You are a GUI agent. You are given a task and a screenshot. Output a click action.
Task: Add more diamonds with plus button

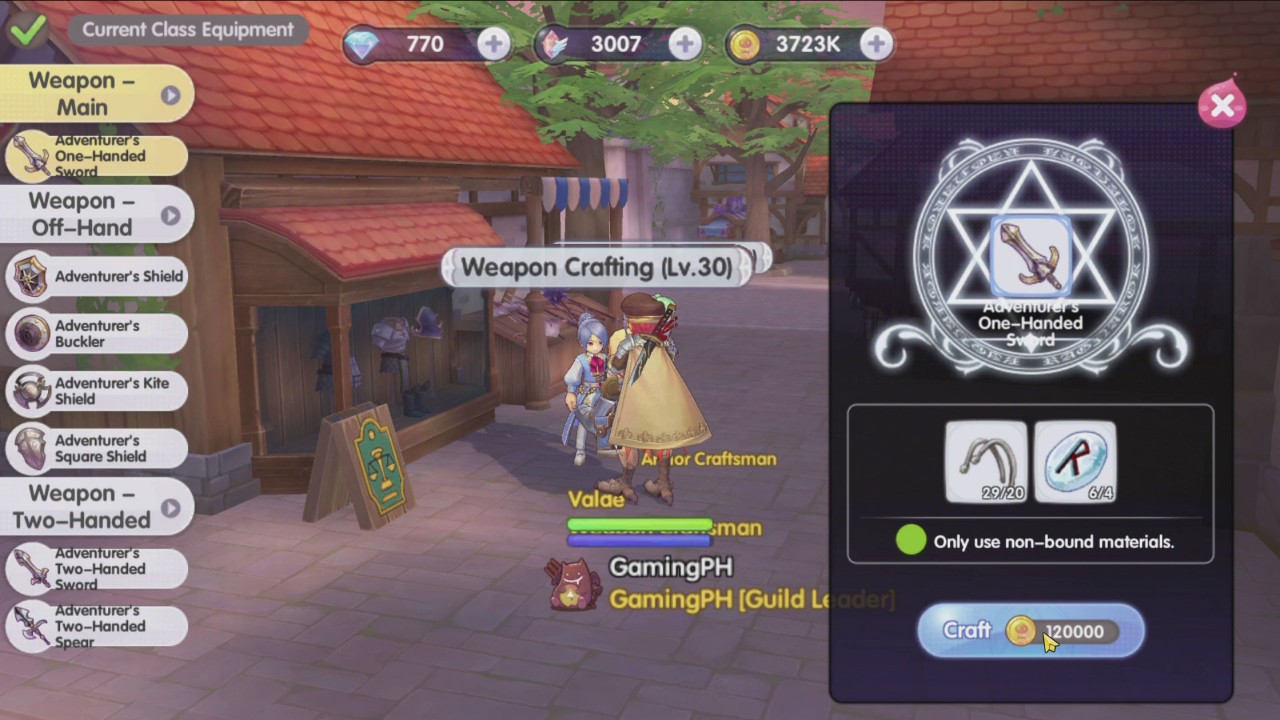click(x=493, y=44)
